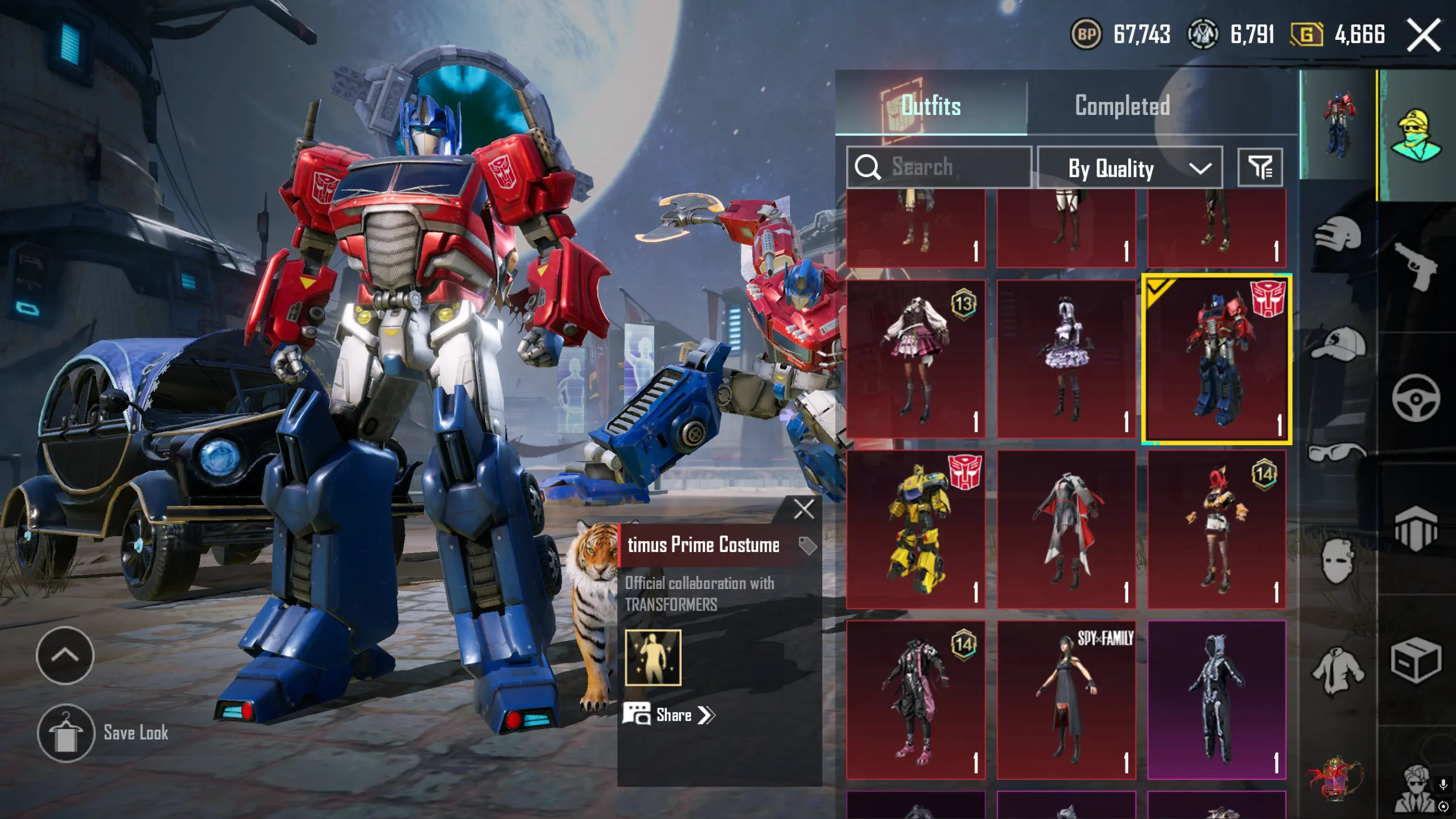Screen dimensions: 1456x819
Task: Switch to the Completed tab
Action: point(1121,106)
